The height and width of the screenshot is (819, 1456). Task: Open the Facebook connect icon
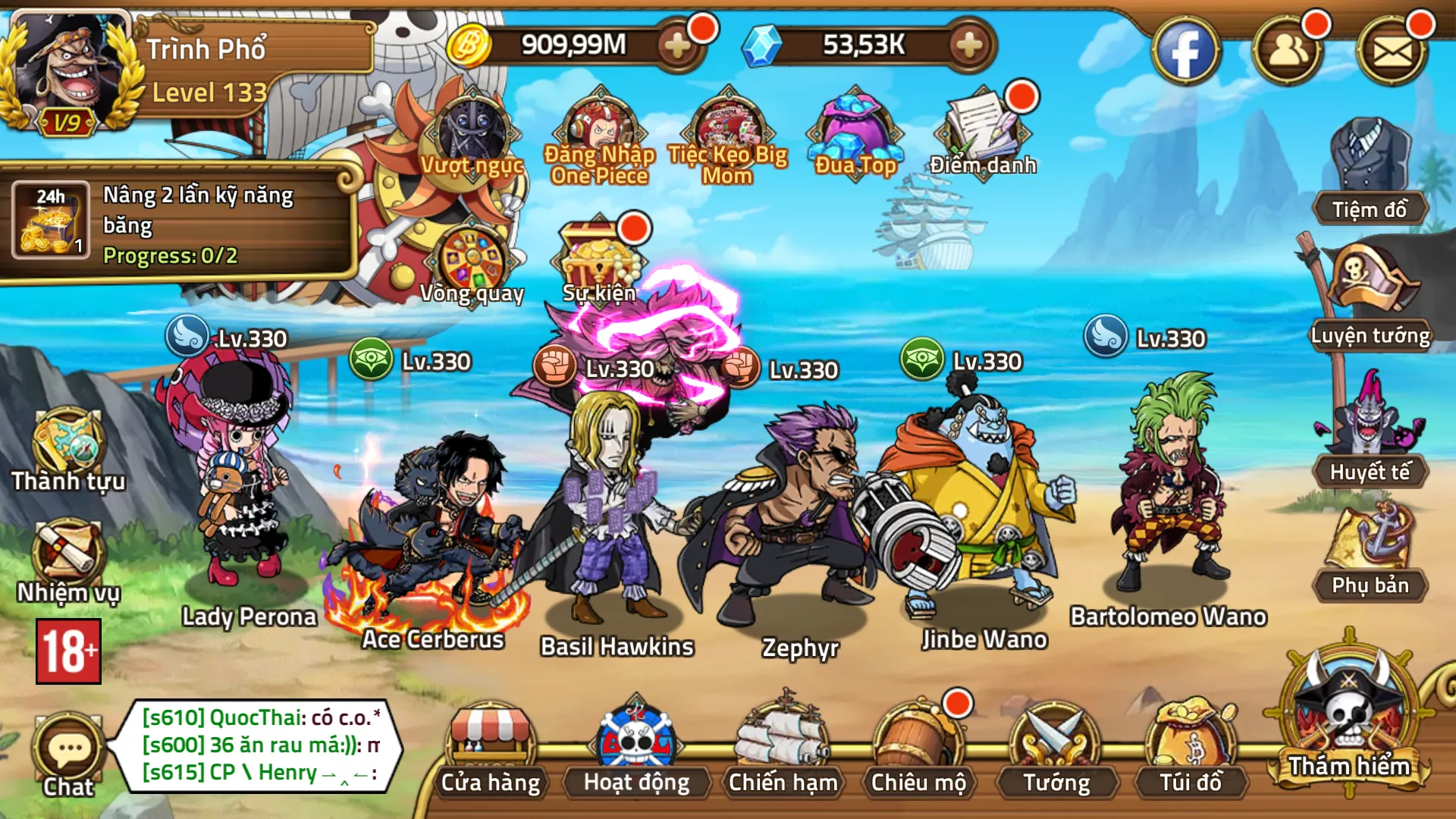click(1189, 49)
